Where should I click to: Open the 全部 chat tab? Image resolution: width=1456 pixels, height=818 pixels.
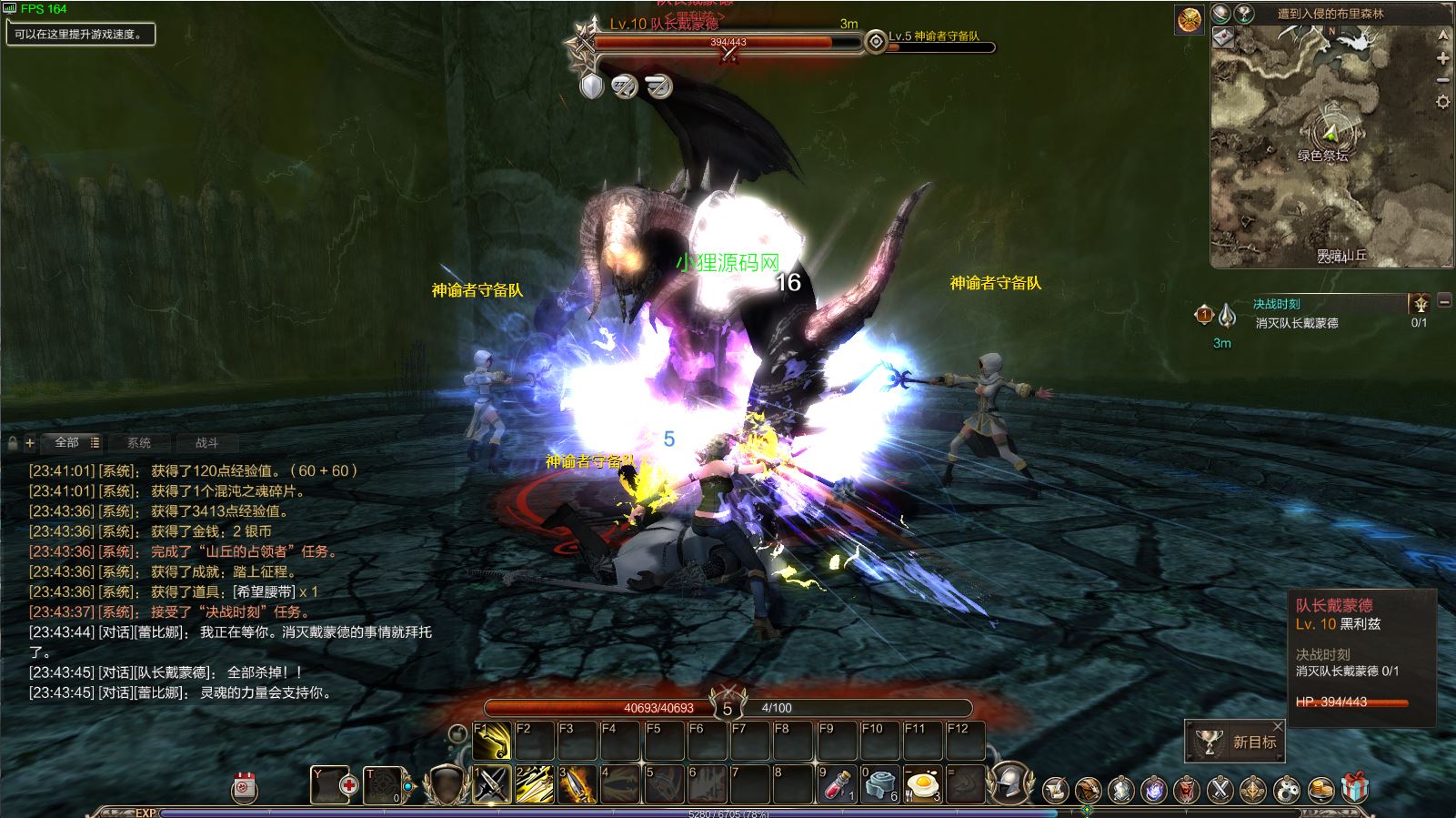(67, 442)
